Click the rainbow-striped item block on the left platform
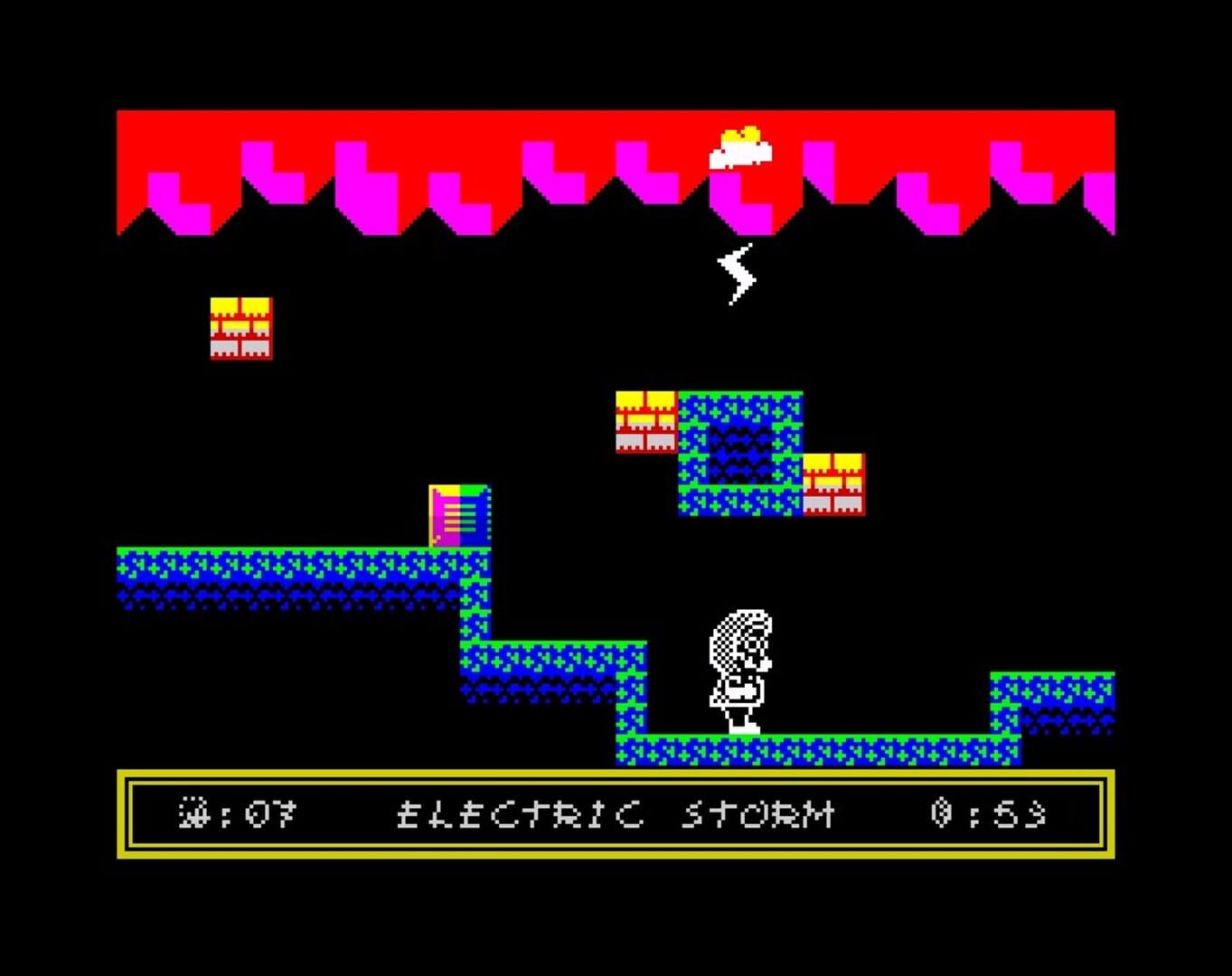1232x976 pixels. (x=459, y=517)
